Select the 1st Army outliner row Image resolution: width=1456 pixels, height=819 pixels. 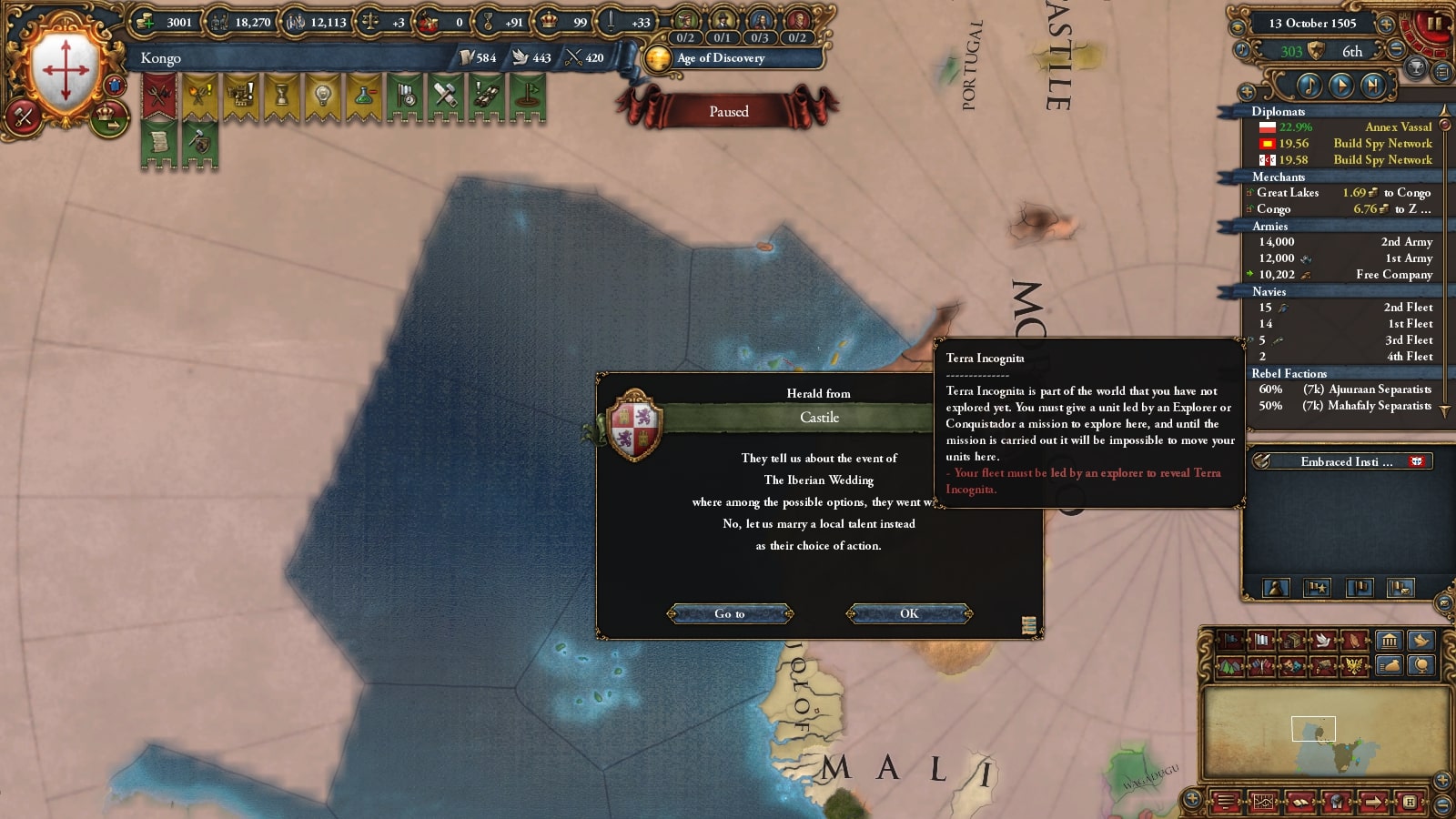(x=1345, y=258)
